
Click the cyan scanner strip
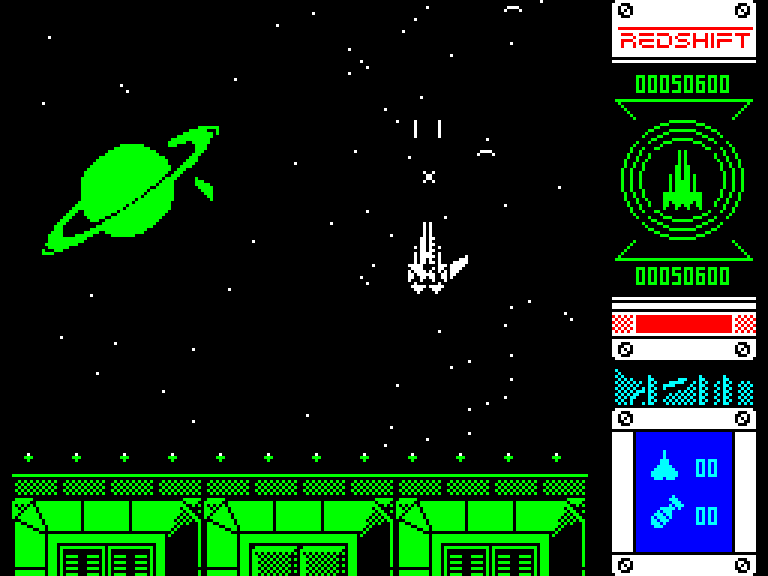(x=684, y=388)
